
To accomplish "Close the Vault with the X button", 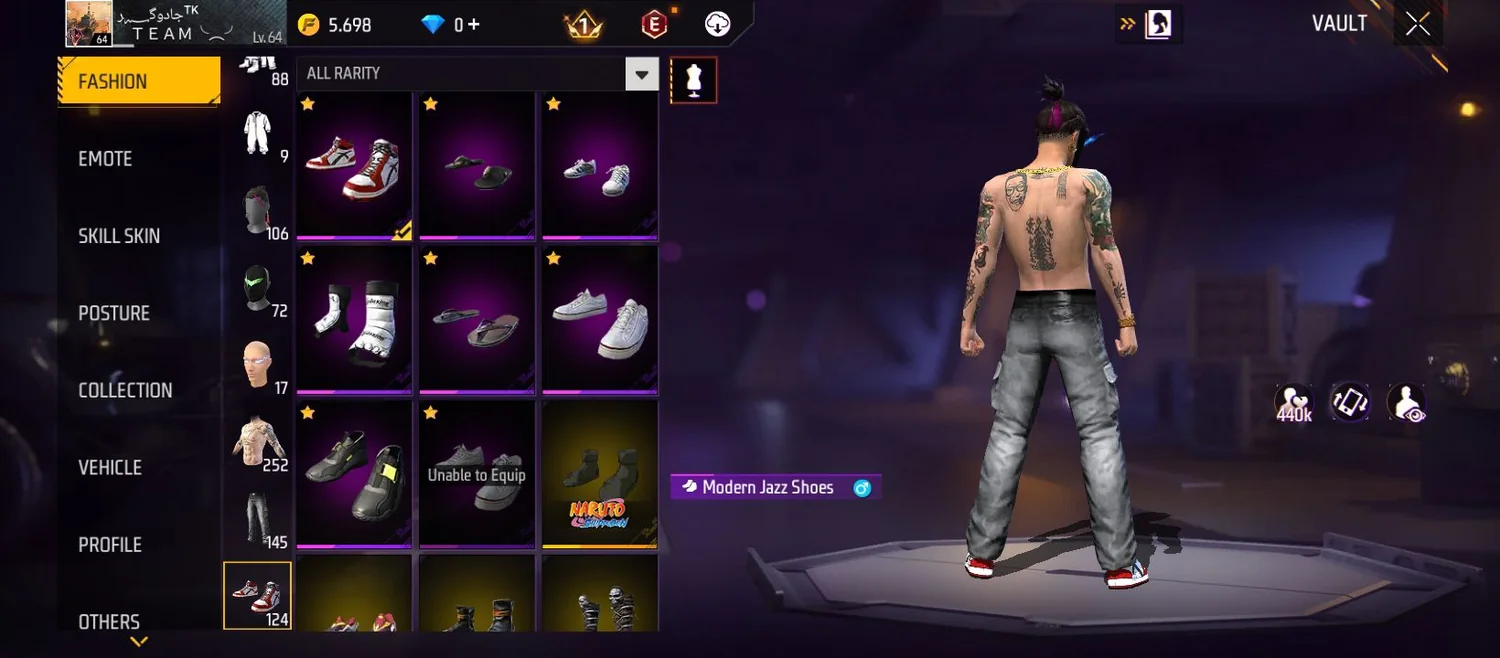I will point(1417,24).
